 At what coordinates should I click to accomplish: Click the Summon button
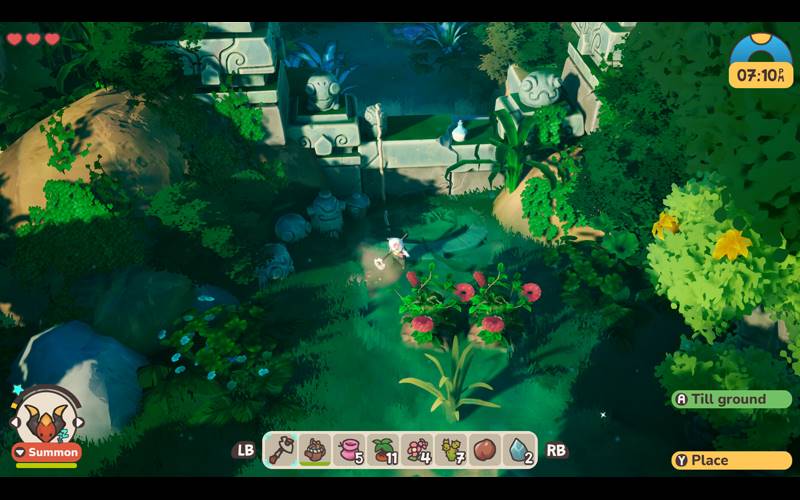pyautogui.click(x=46, y=452)
